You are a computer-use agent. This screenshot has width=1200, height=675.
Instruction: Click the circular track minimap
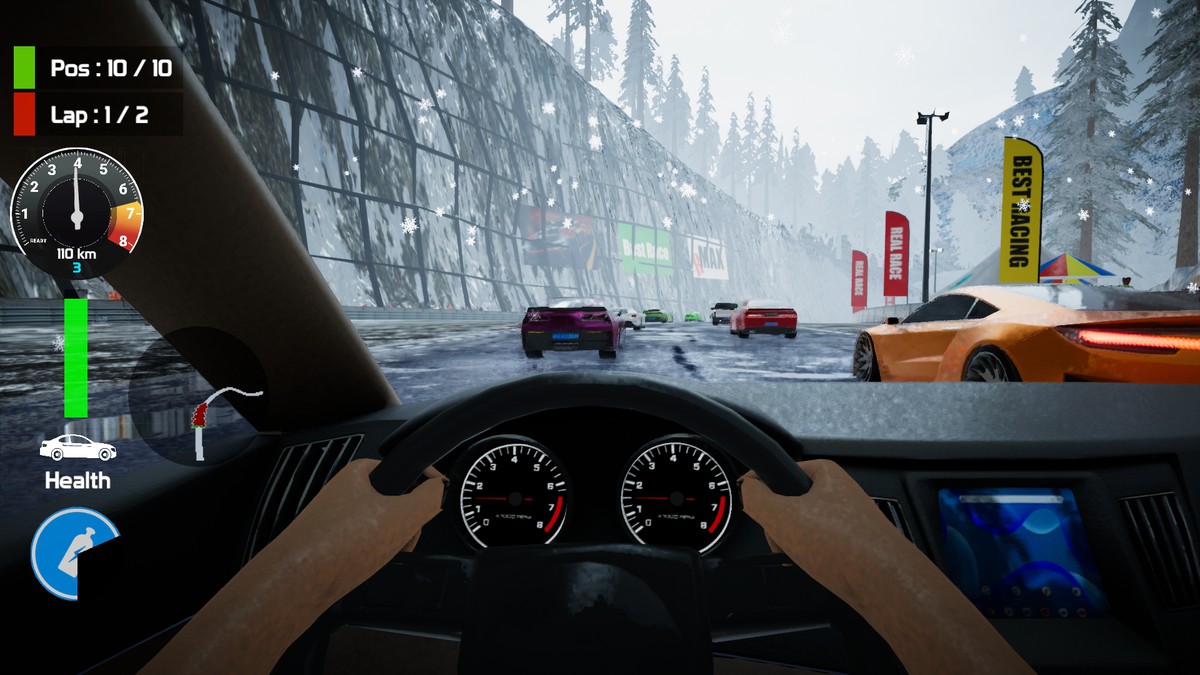point(198,397)
